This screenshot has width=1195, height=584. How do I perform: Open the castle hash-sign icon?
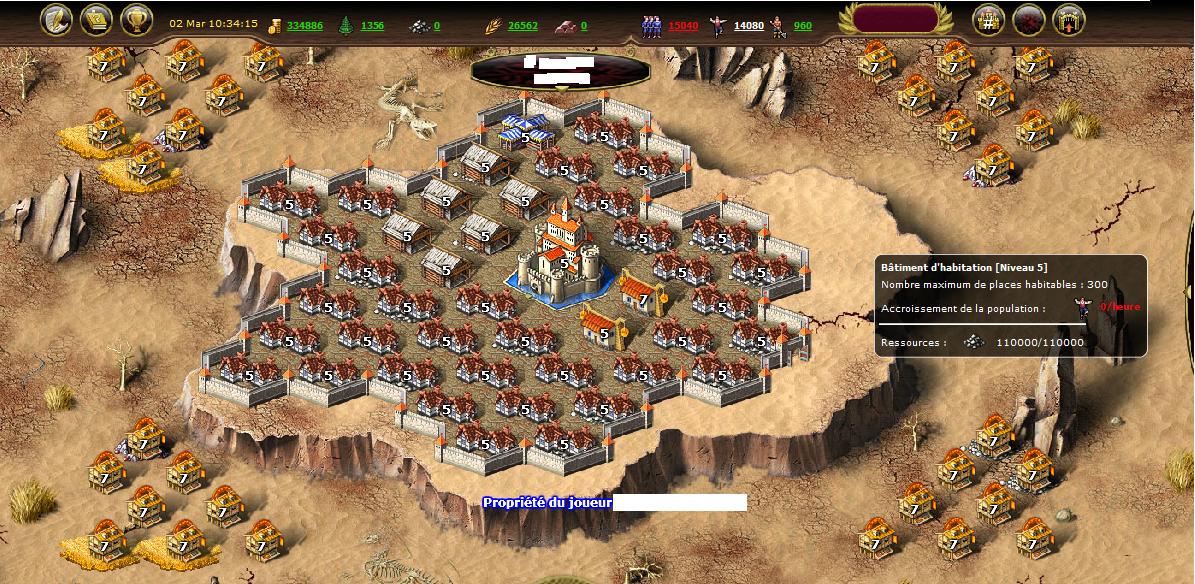pos(989,20)
